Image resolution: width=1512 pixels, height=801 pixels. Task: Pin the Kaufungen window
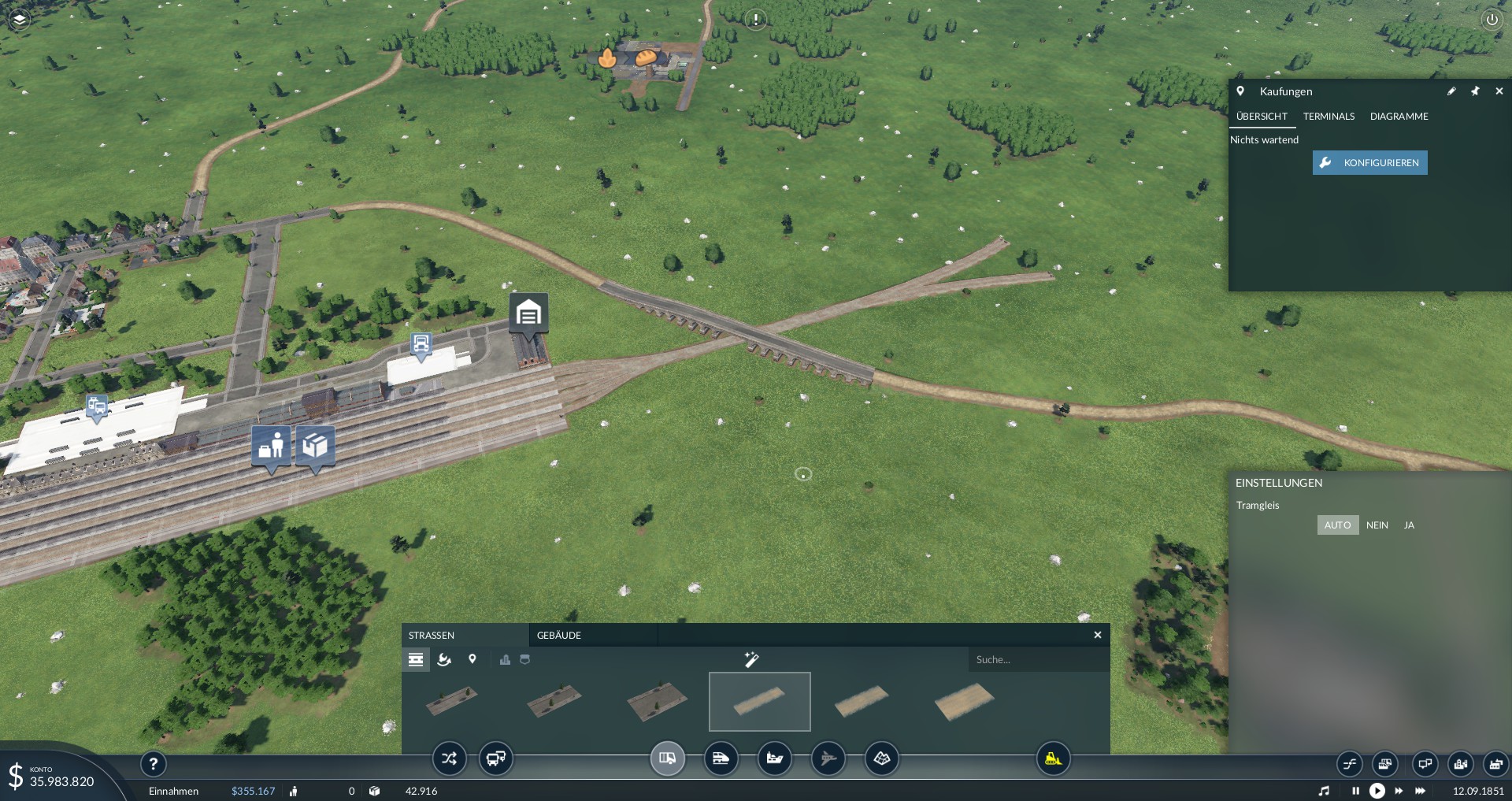[x=1475, y=91]
